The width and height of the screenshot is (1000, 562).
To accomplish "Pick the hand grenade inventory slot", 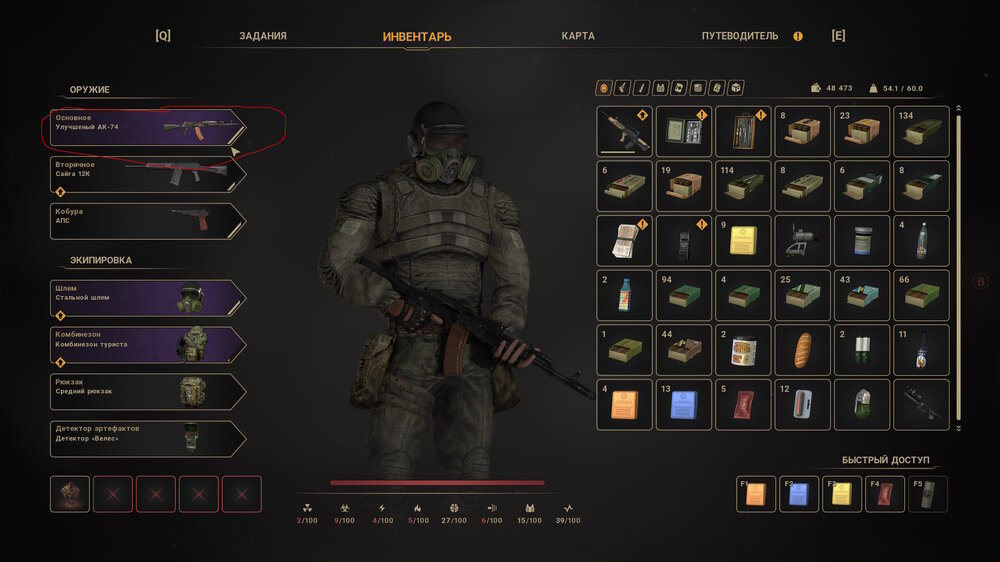I will point(861,404).
